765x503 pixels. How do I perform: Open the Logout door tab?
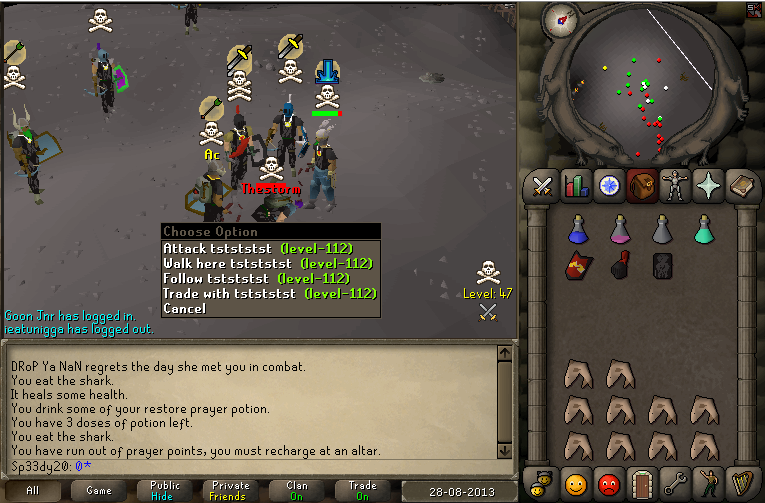[642, 483]
